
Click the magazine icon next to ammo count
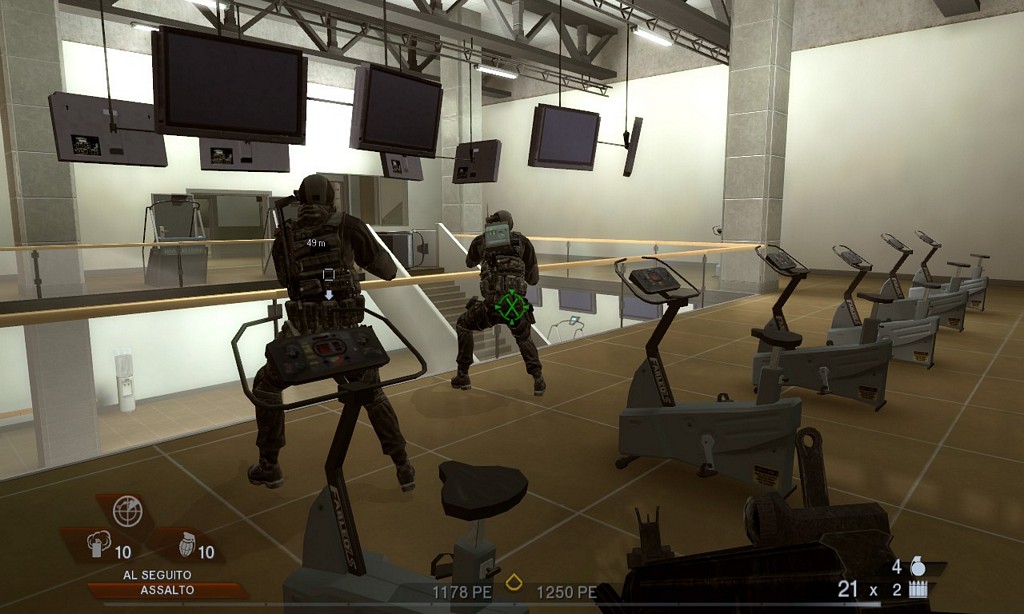(x=917, y=590)
